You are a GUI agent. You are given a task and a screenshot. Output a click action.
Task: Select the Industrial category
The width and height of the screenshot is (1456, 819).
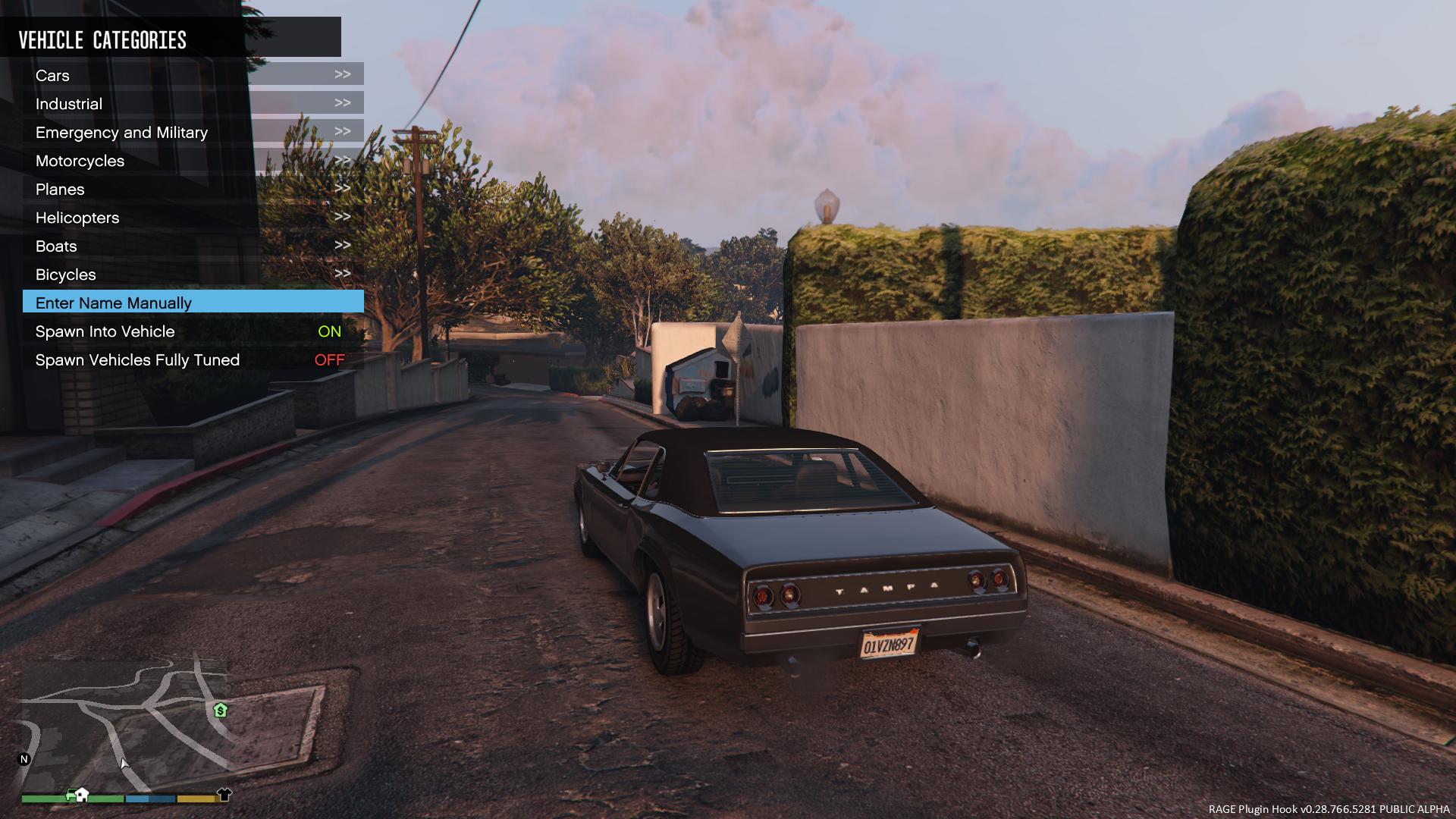click(193, 104)
